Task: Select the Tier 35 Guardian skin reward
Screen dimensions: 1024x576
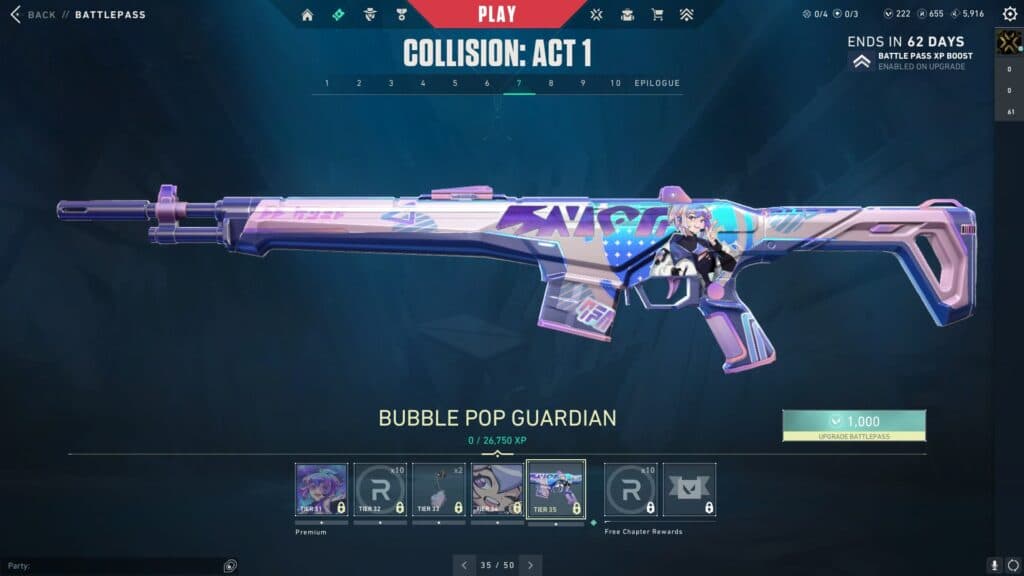Action: click(x=556, y=489)
